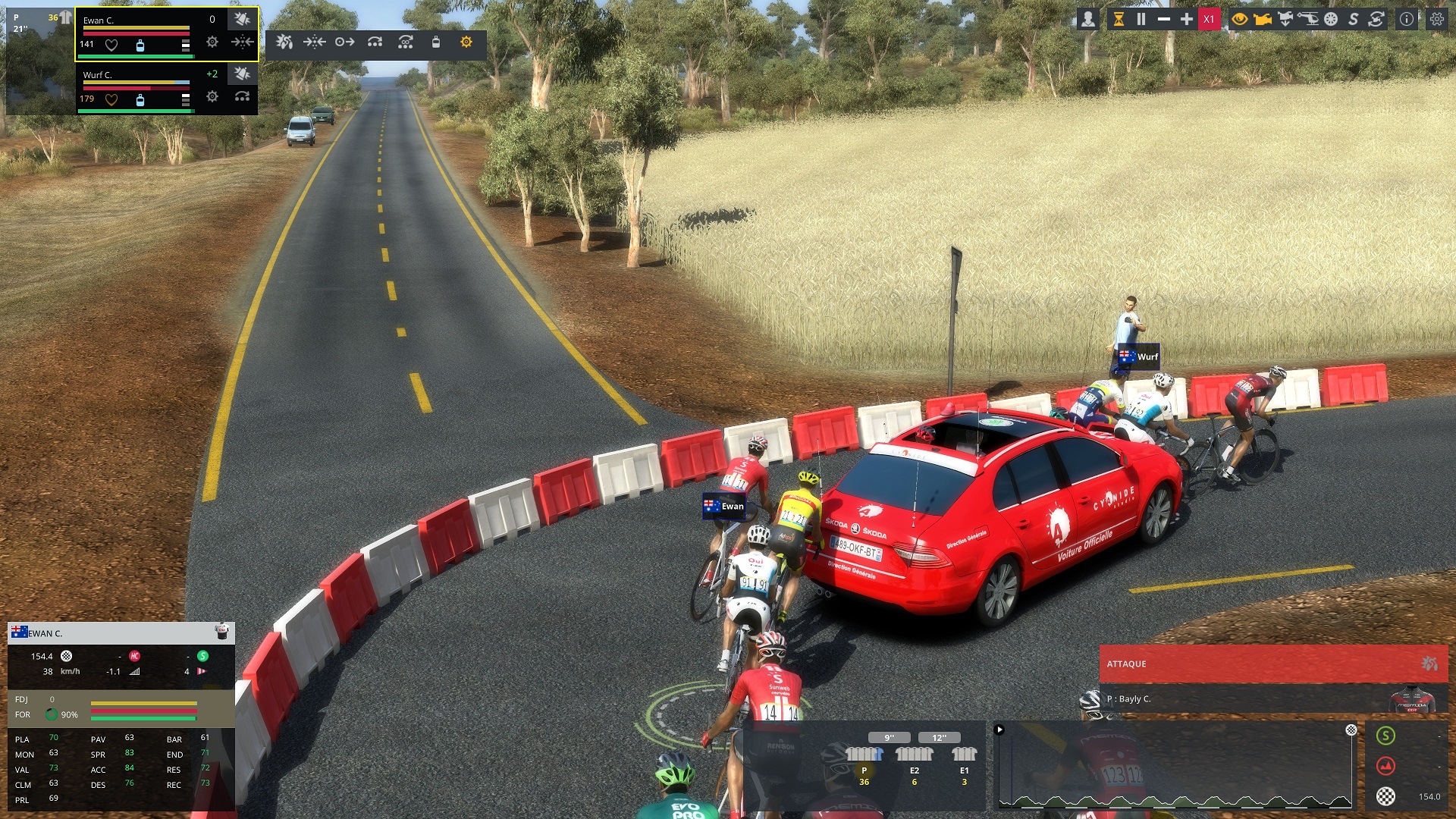Click the stage elevation profile
The height and width of the screenshot is (819, 1456).
click(1174, 766)
